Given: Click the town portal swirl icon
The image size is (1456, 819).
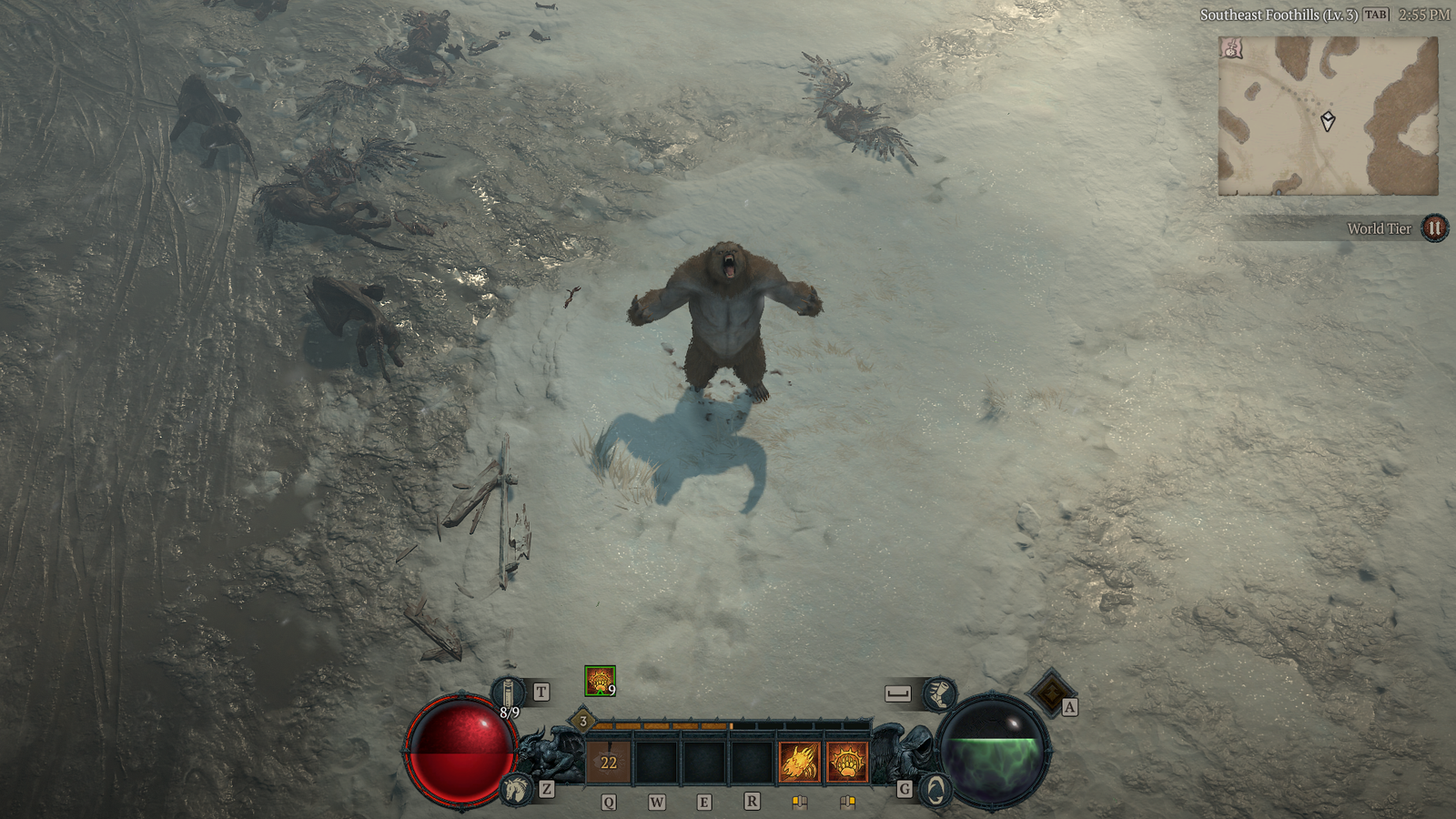Looking at the screenshot, I should click(x=935, y=789).
